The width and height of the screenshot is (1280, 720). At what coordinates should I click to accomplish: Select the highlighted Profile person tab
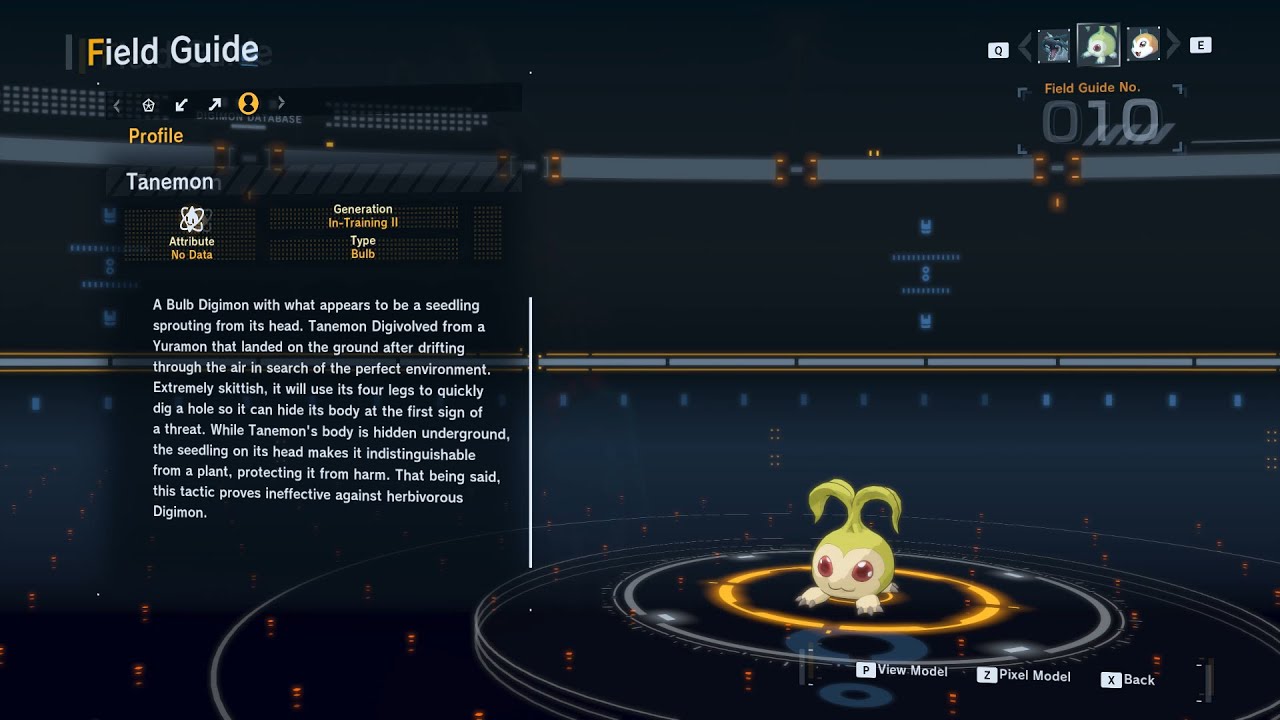[x=248, y=103]
